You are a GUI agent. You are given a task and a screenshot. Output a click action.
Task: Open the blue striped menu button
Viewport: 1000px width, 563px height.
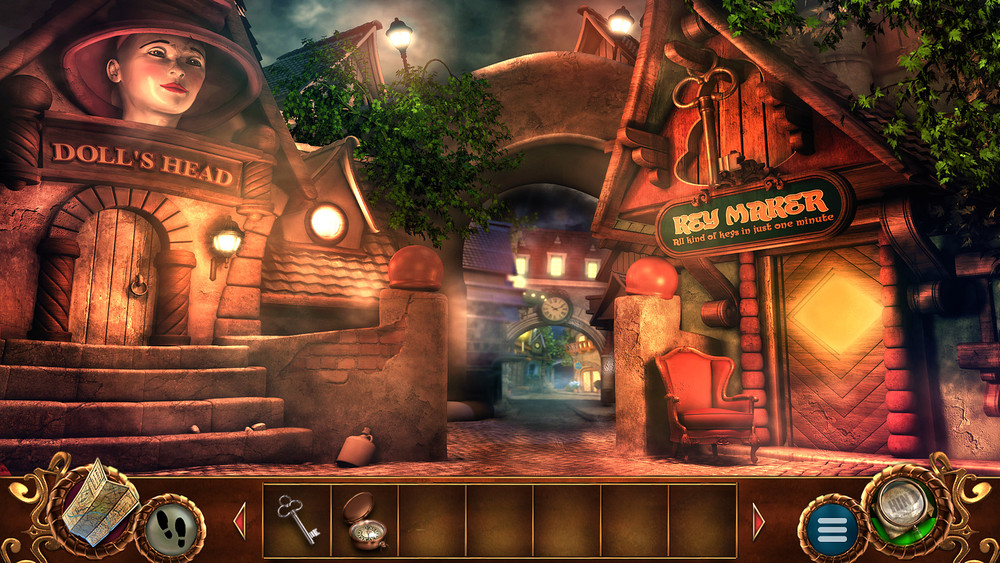832,528
